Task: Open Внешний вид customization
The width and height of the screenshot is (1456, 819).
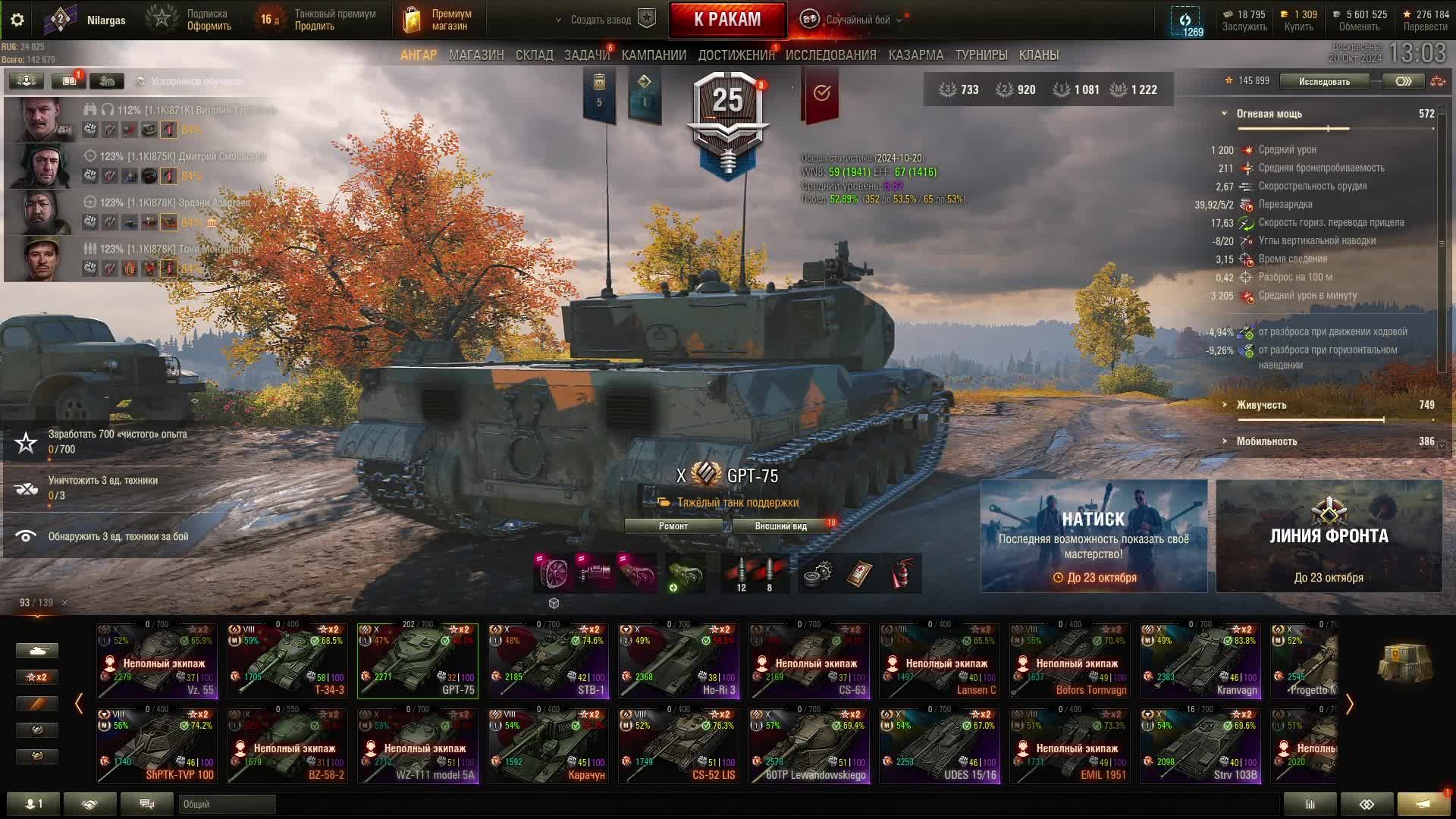Action: tap(780, 526)
